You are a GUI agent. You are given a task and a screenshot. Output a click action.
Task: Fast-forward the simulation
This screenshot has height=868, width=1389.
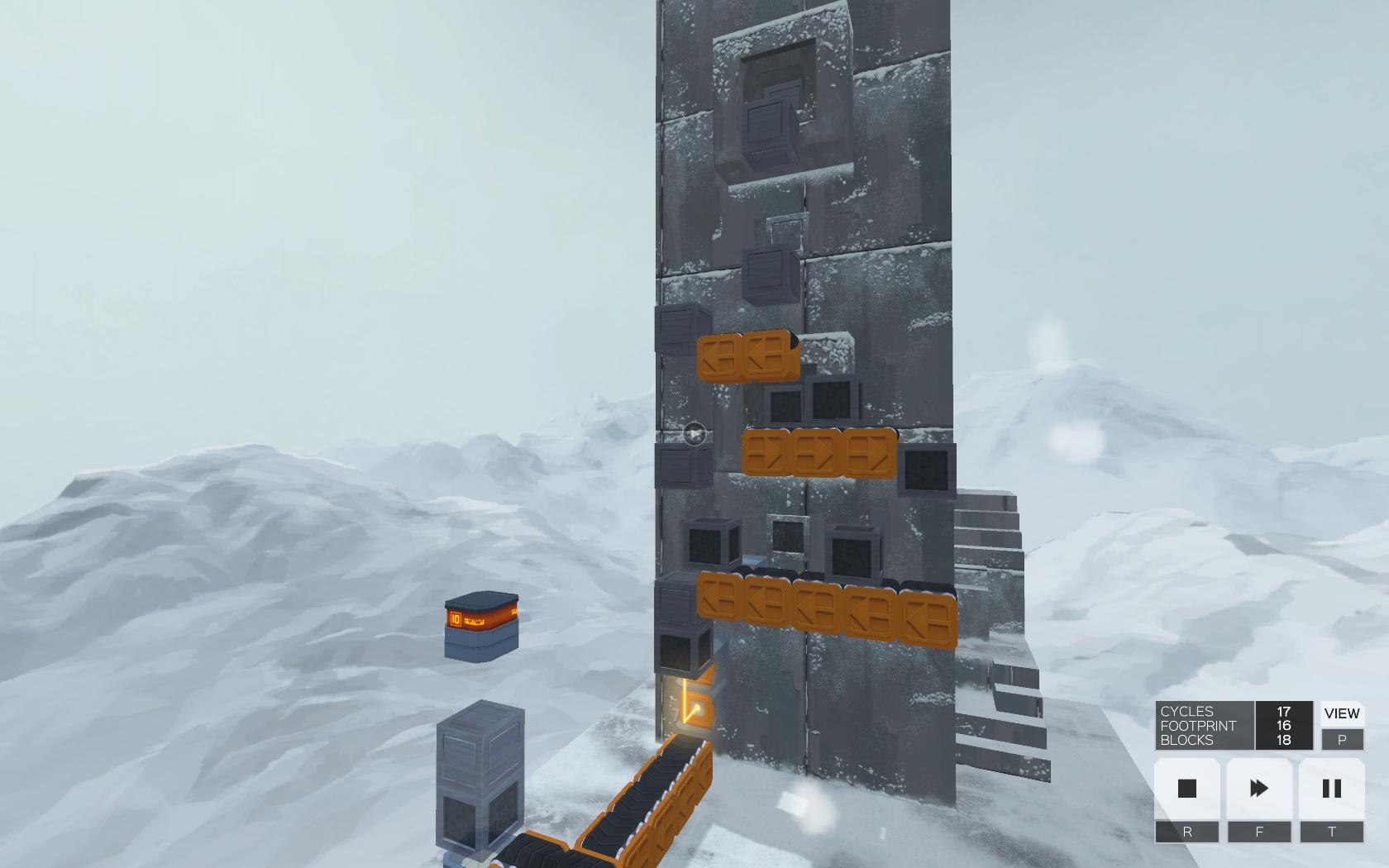tap(1259, 789)
